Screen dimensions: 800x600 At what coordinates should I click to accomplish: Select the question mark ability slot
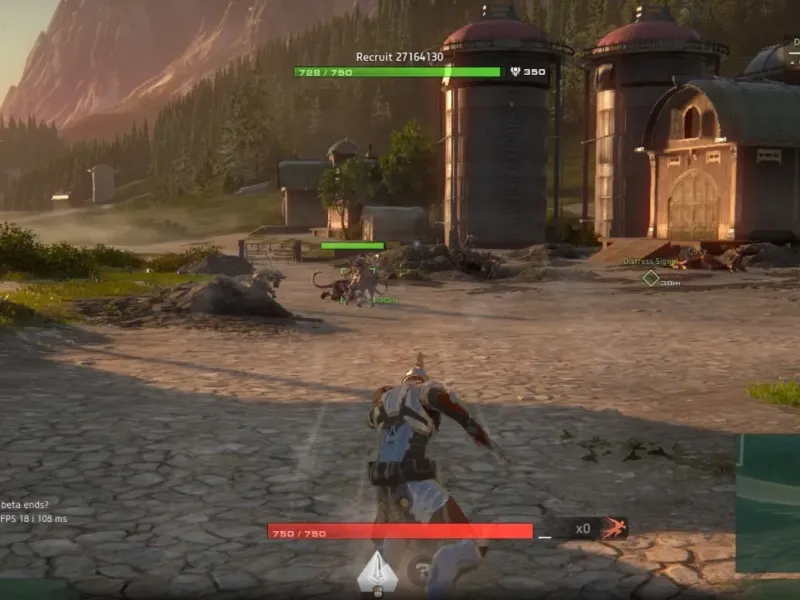424,573
